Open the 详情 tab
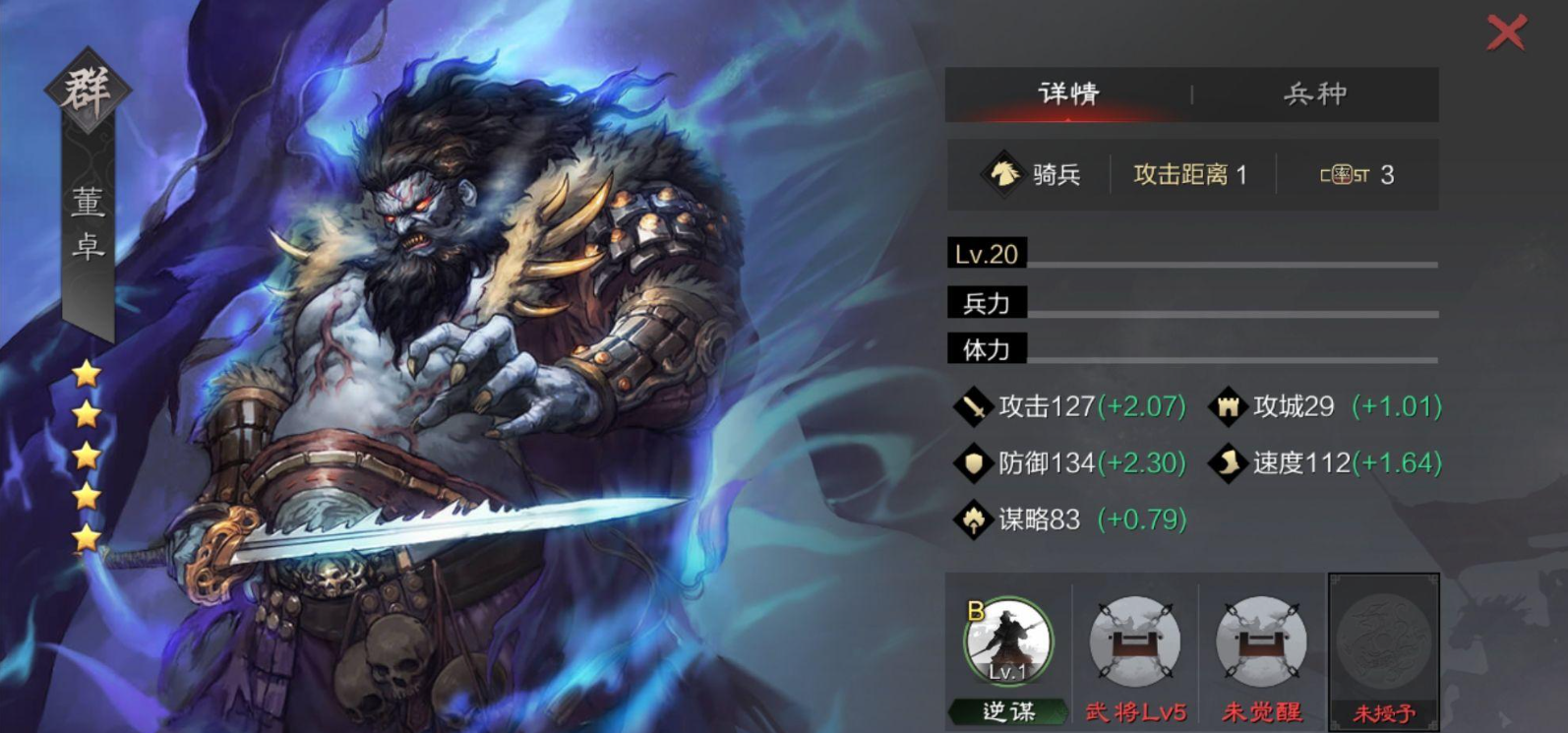Image resolution: width=1568 pixels, height=733 pixels. point(1067,92)
